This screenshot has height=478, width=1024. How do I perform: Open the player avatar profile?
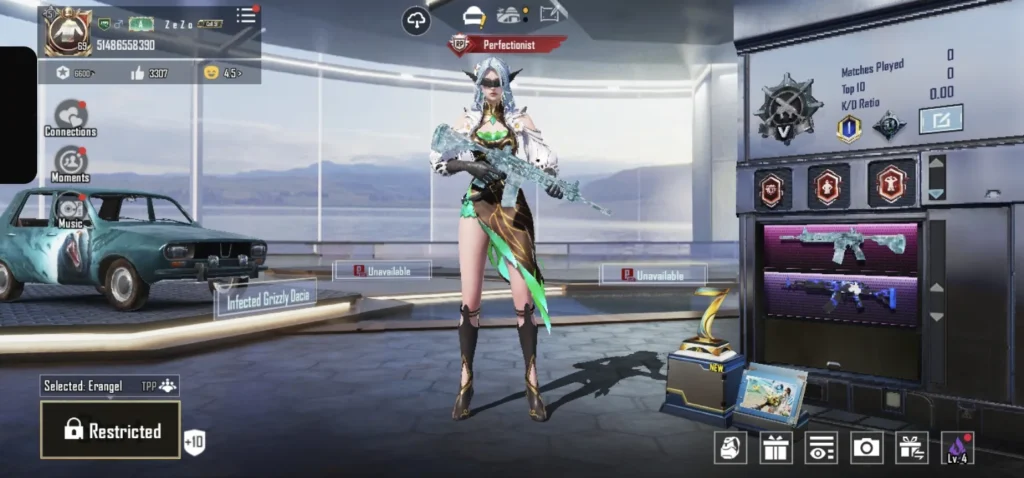tap(67, 32)
